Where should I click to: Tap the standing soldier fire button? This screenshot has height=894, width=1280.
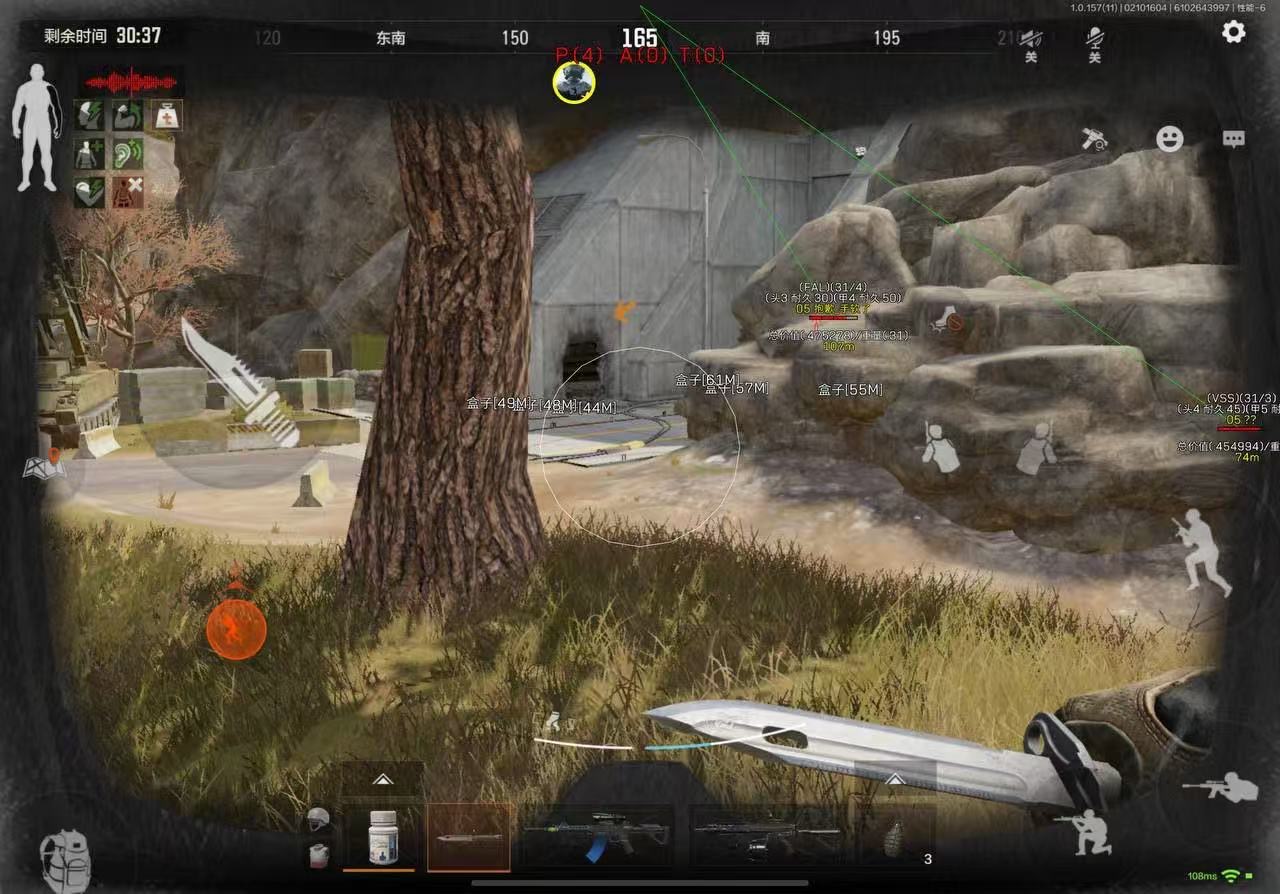(x=1201, y=551)
